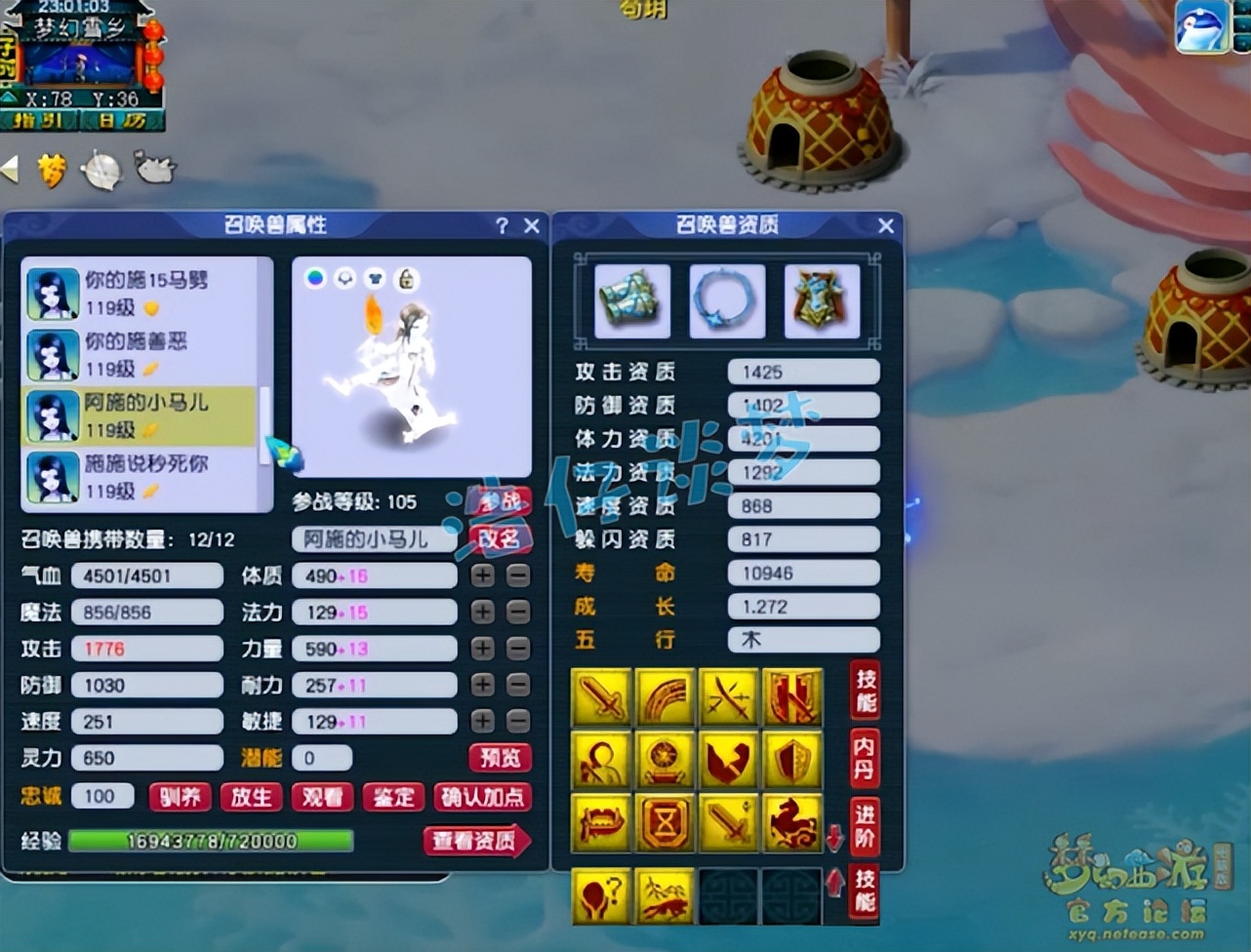Click the 预览 preview button
The height and width of the screenshot is (952, 1251).
click(501, 758)
